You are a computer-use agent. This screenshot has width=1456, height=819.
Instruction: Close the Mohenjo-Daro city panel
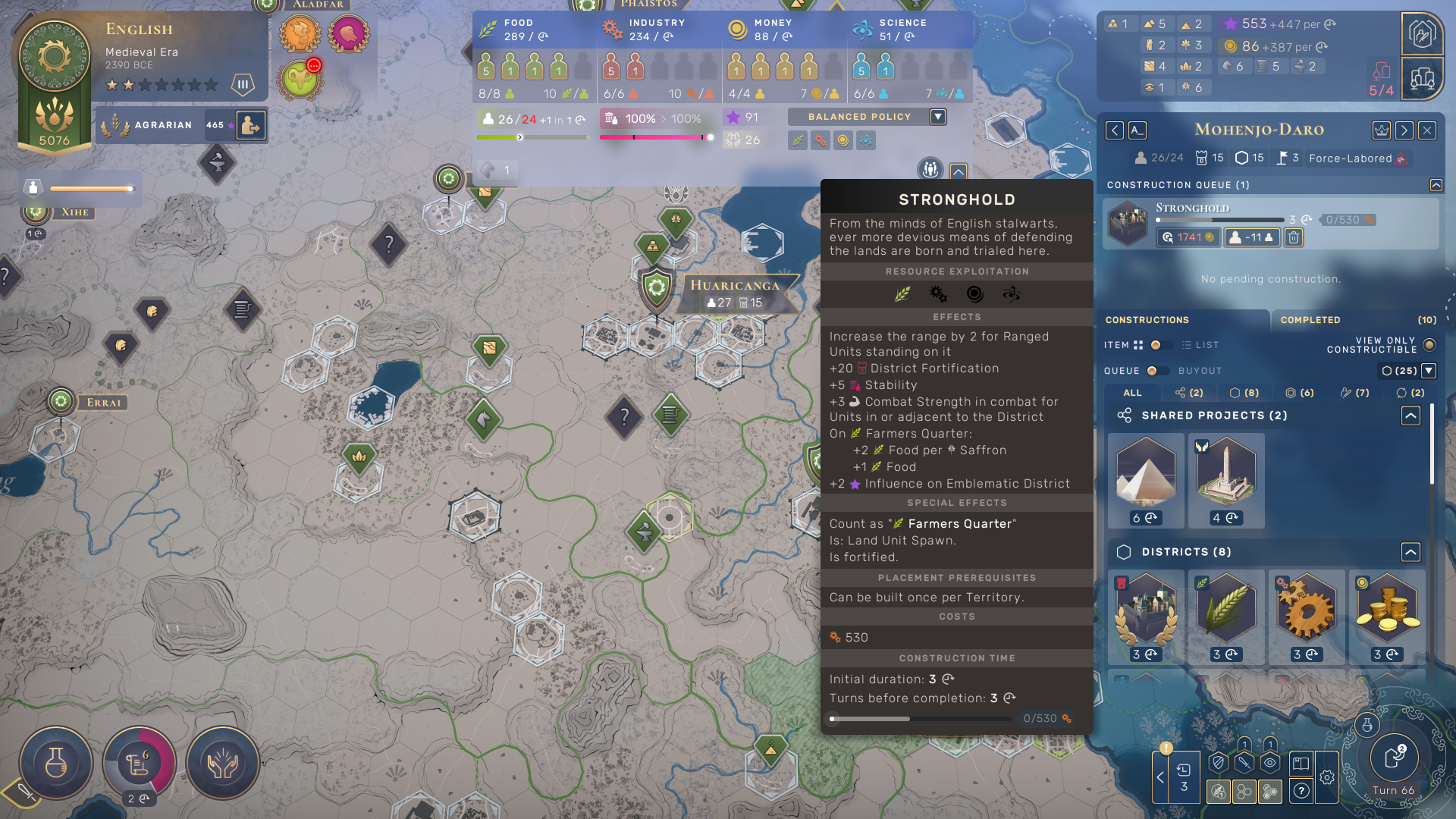[1427, 130]
